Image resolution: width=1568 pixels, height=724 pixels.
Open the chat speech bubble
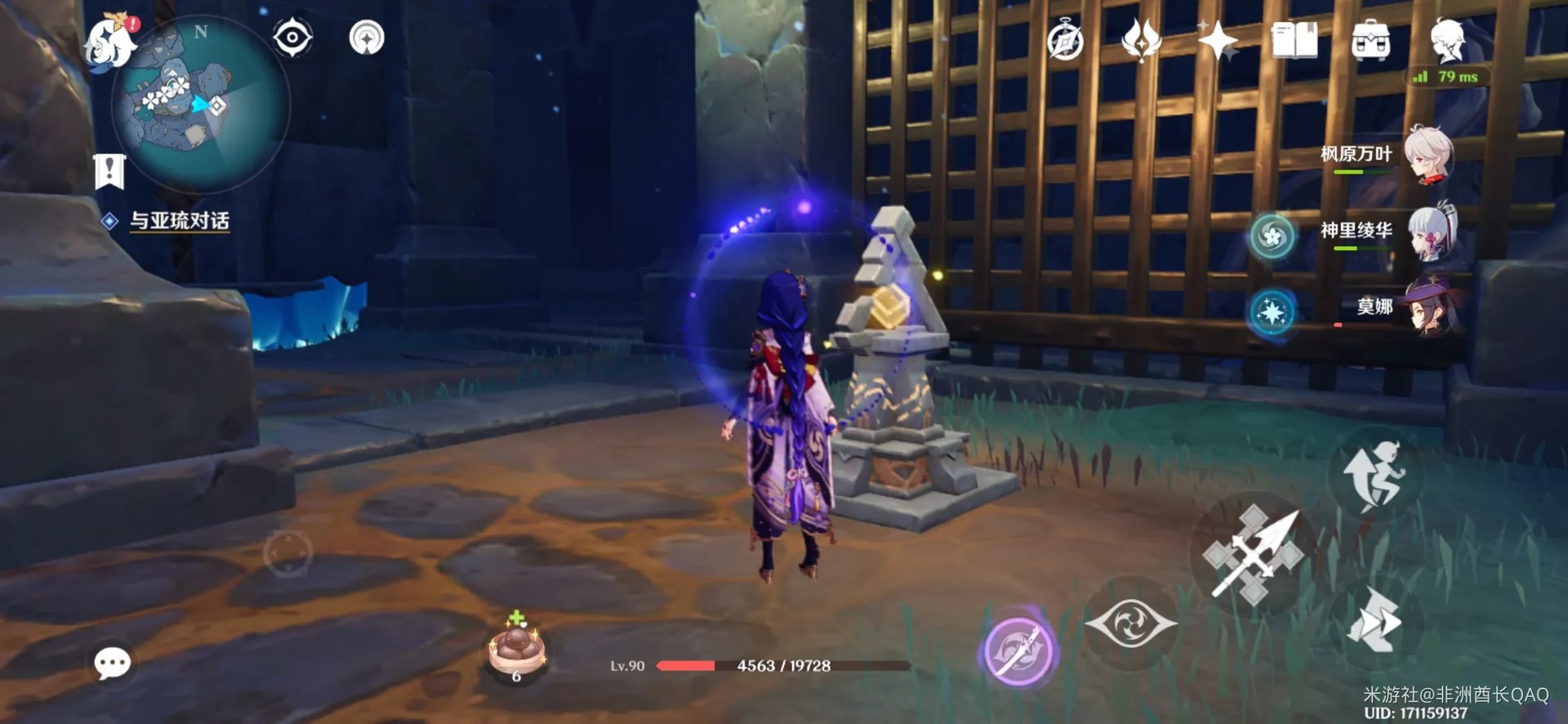pyautogui.click(x=112, y=663)
